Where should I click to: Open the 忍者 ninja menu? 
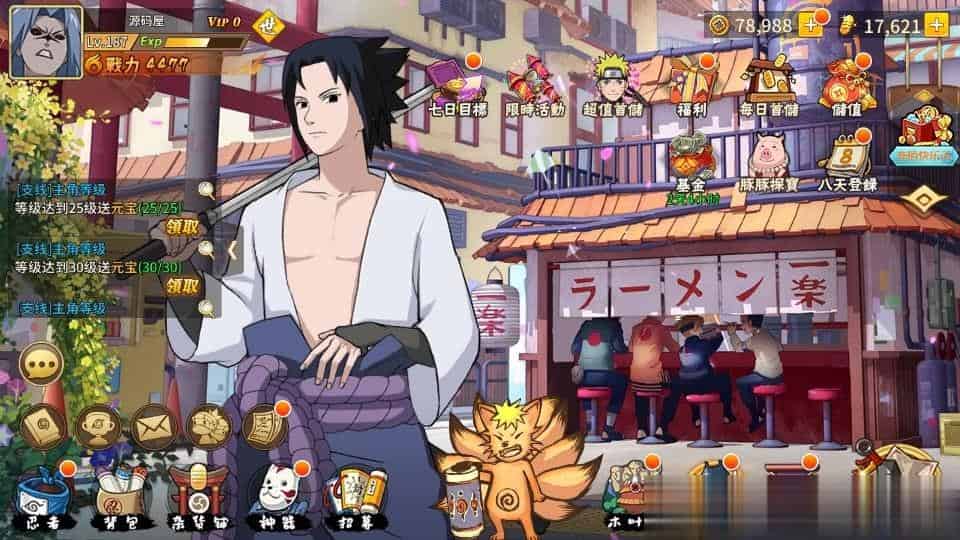click(41, 497)
